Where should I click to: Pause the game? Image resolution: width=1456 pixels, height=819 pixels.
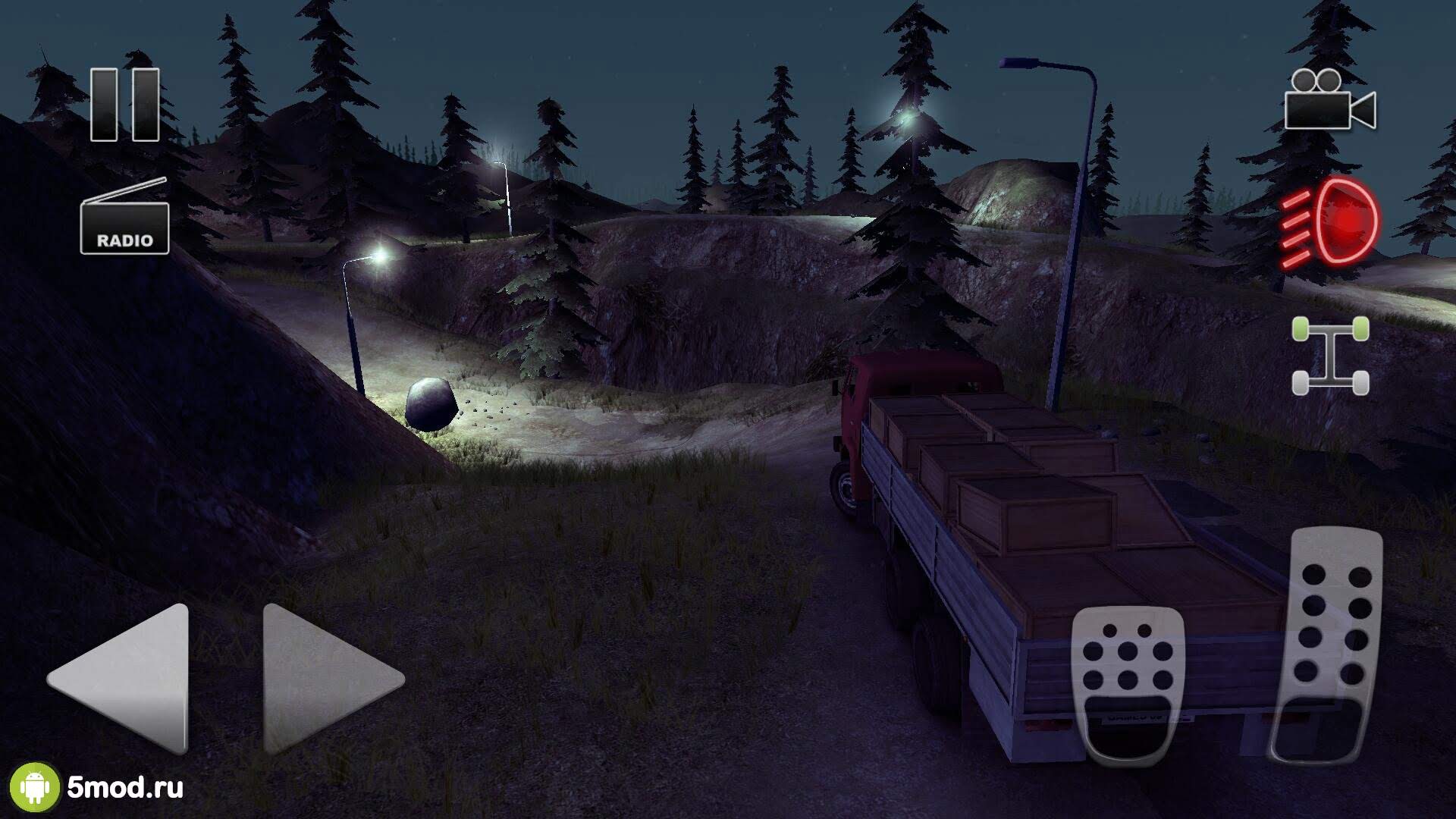tap(125, 105)
